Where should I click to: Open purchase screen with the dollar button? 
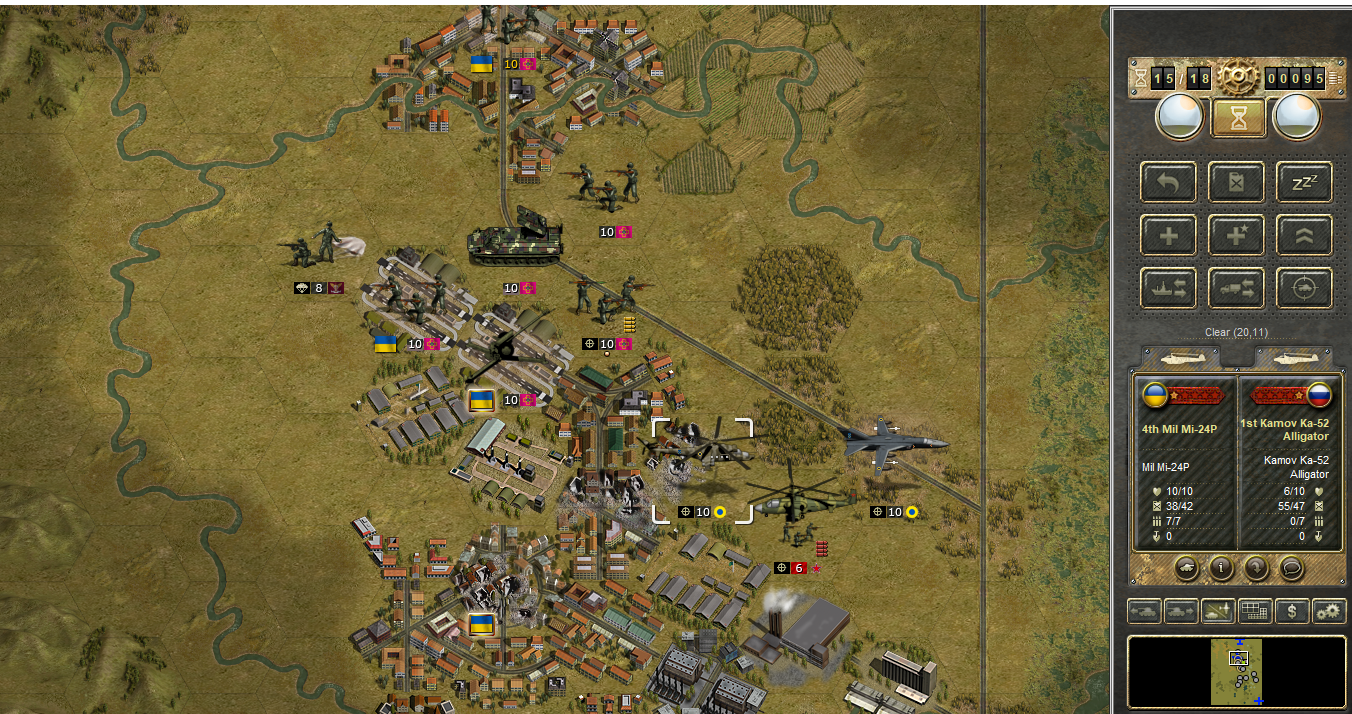click(x=1292, y=610)
